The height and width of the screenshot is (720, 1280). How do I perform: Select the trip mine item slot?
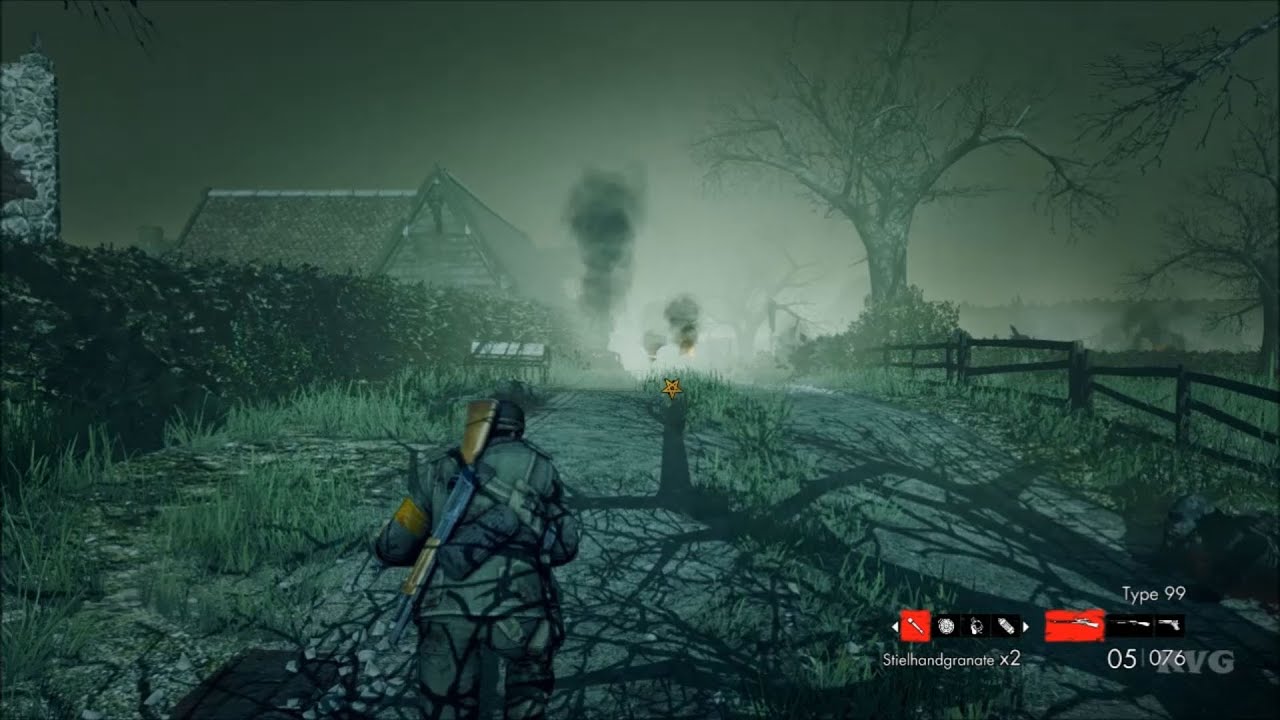(977, 626)
